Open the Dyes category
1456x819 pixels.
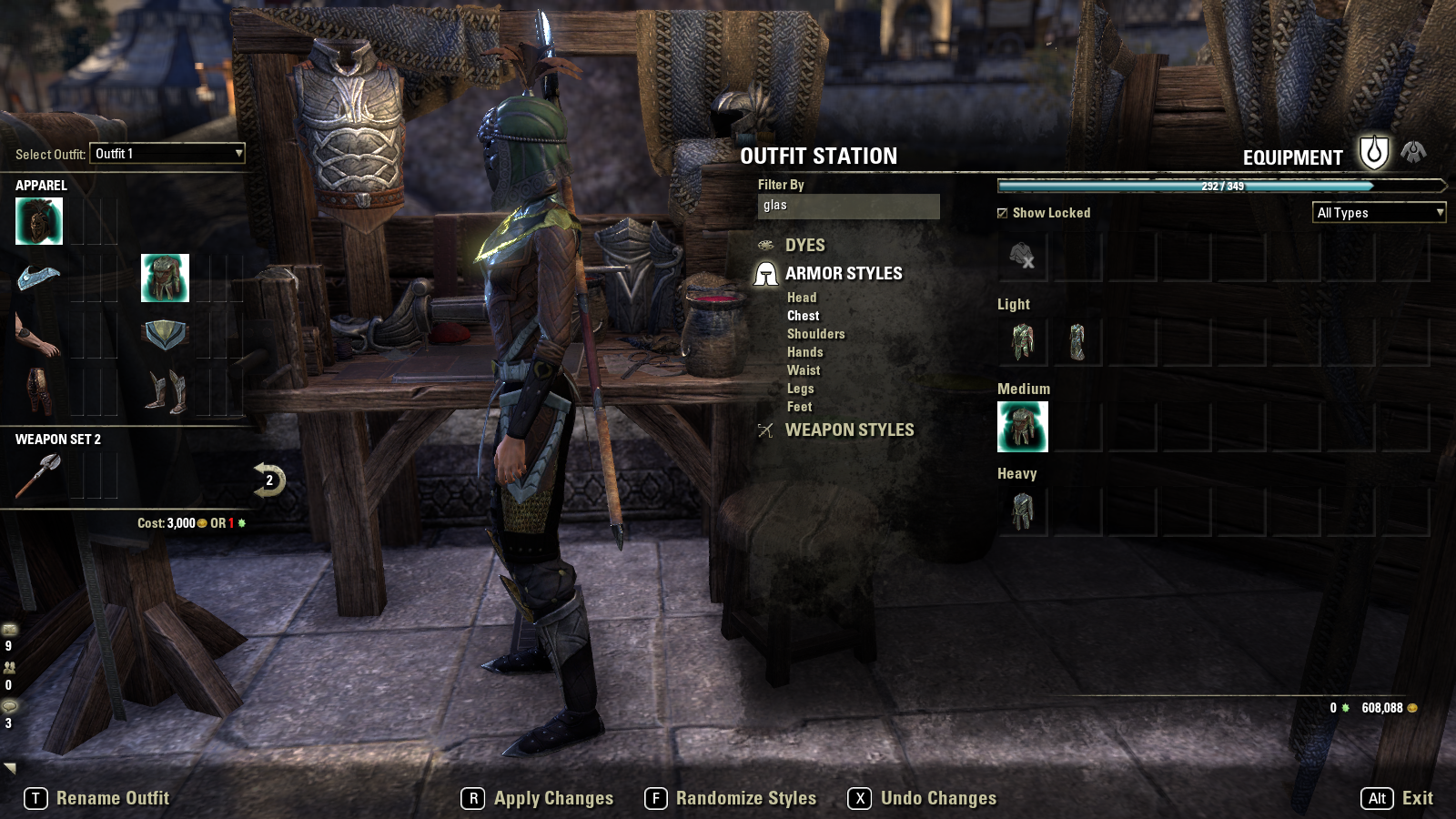pos(804,246)
